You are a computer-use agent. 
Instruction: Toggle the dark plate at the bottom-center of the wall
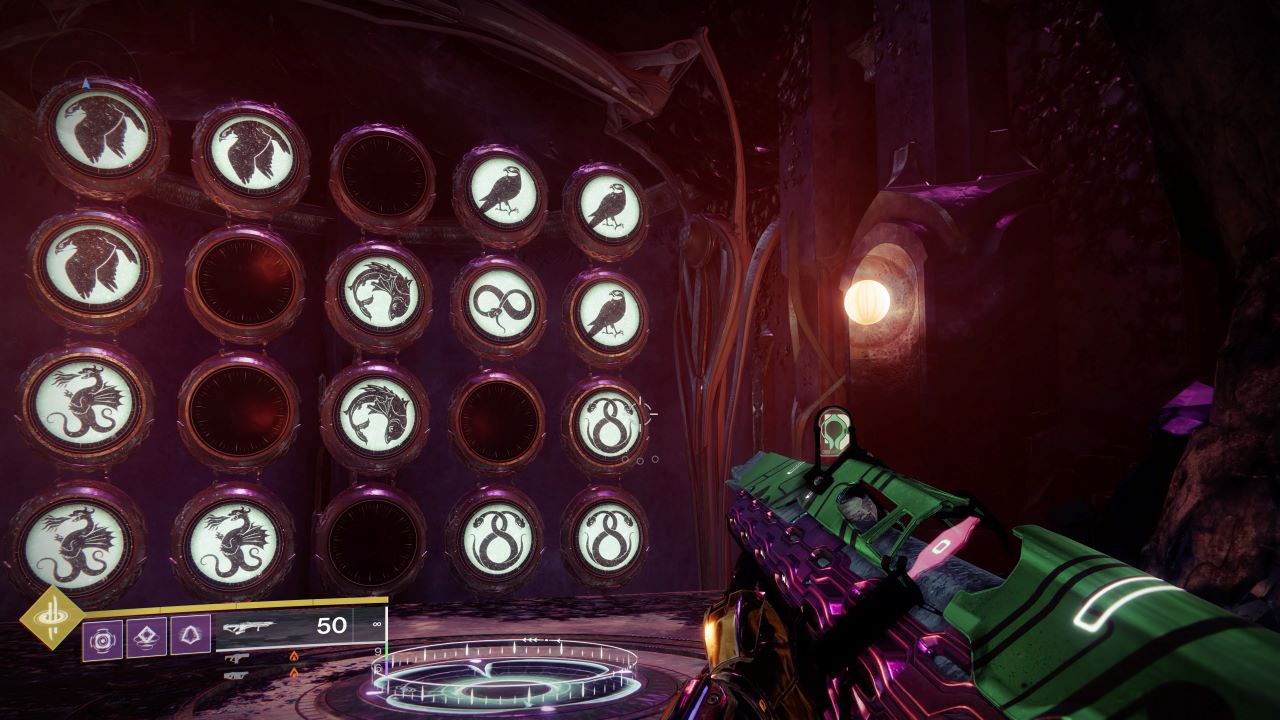(x=375, y=540)
